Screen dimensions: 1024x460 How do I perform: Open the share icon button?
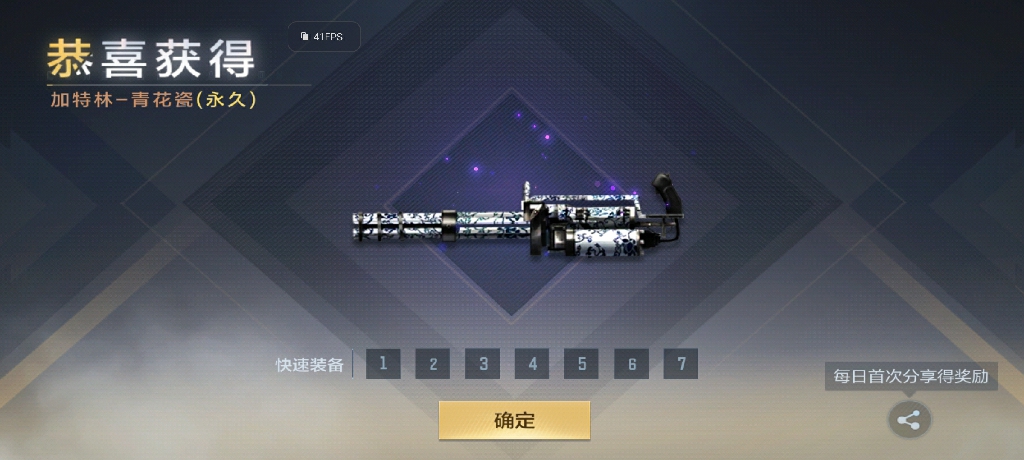click(x=909, y=420)
